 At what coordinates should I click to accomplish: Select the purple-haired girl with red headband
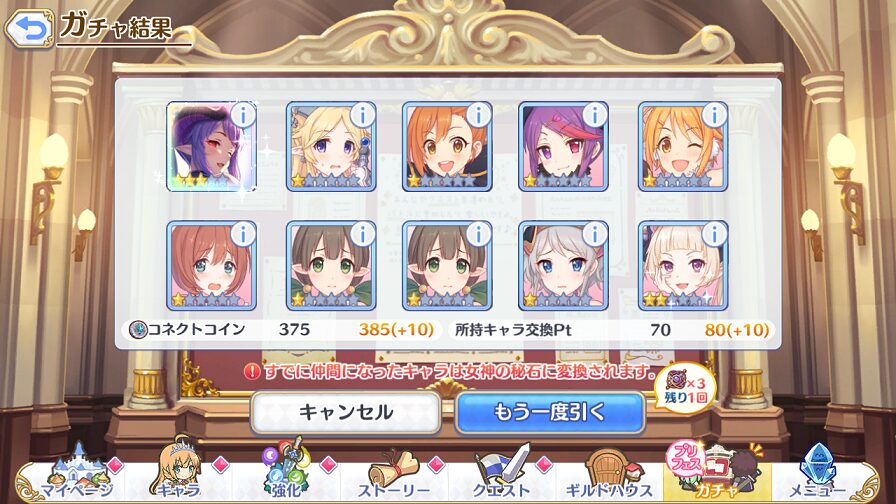tap(562, 147)
